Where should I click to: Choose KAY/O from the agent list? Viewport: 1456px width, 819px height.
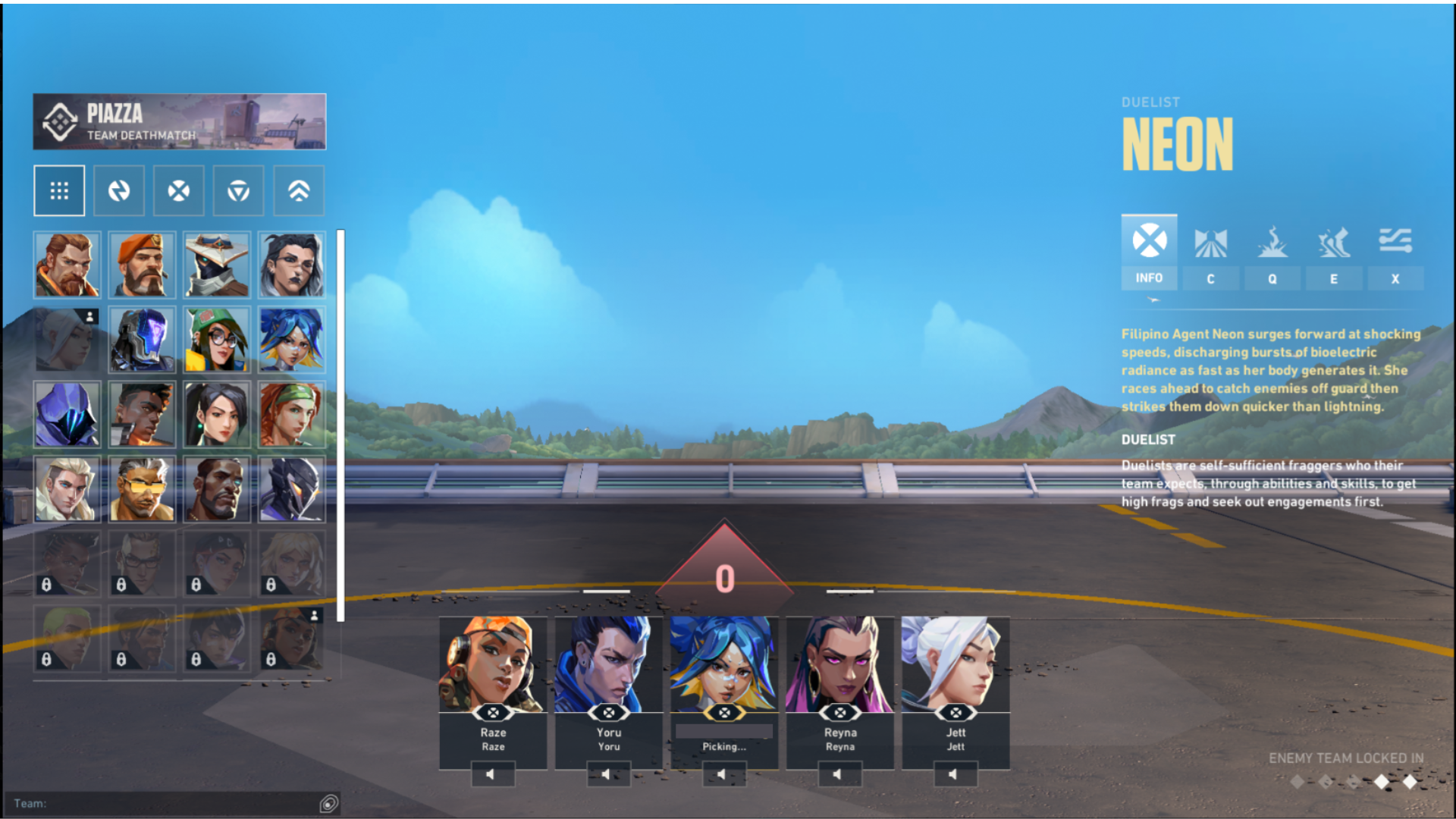coord(142,339)
